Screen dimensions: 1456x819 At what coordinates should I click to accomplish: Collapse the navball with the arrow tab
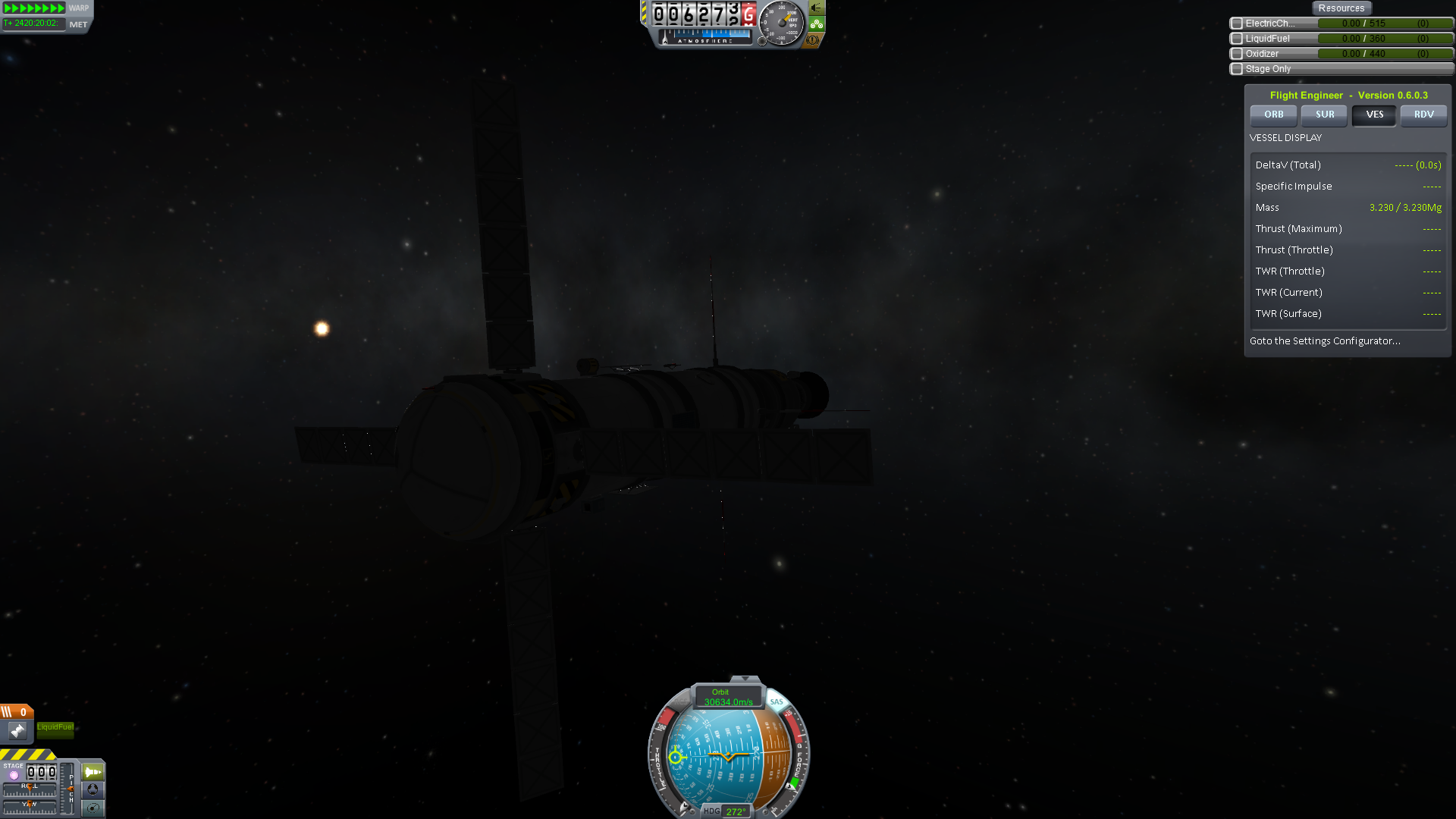tap(745, 679)
